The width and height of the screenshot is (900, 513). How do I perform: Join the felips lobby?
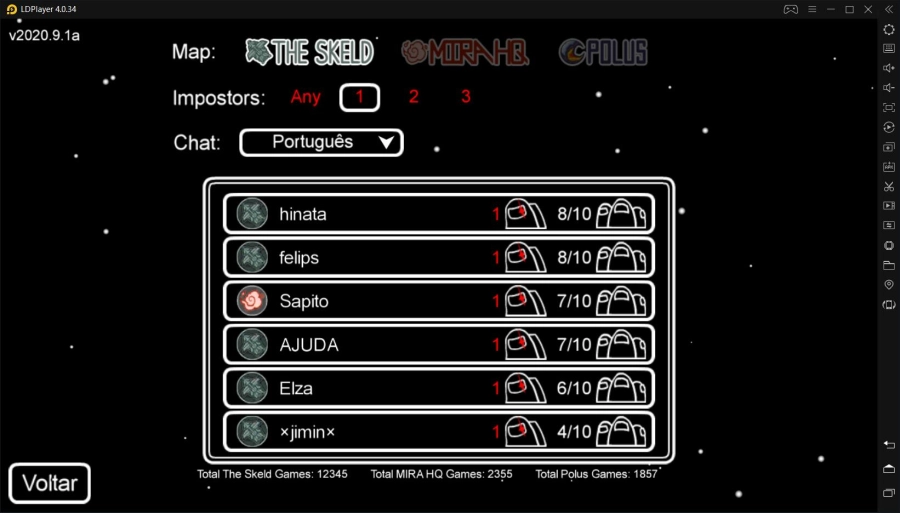[x=439, y=257]
